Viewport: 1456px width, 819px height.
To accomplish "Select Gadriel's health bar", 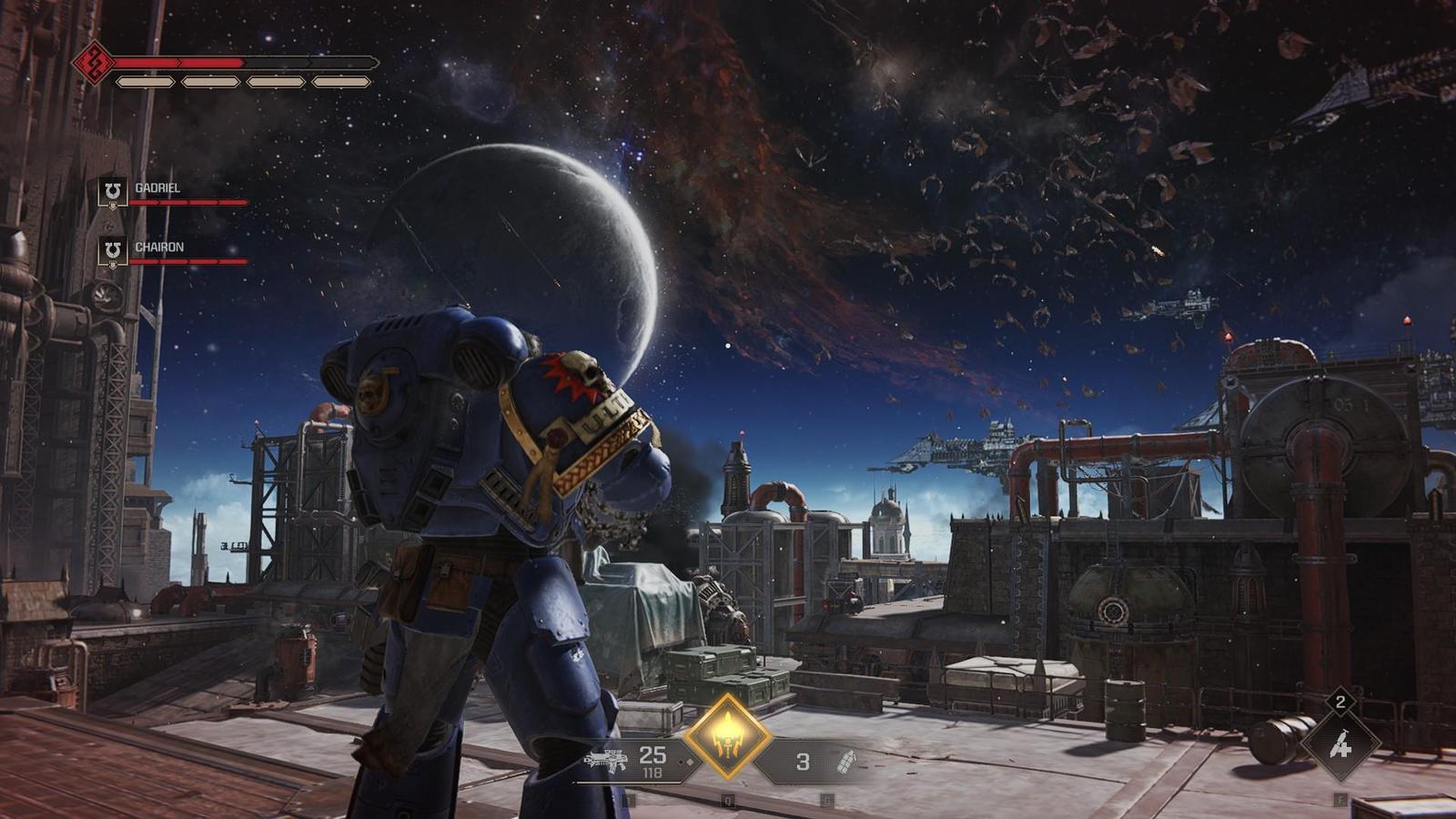I will point(191,203).
